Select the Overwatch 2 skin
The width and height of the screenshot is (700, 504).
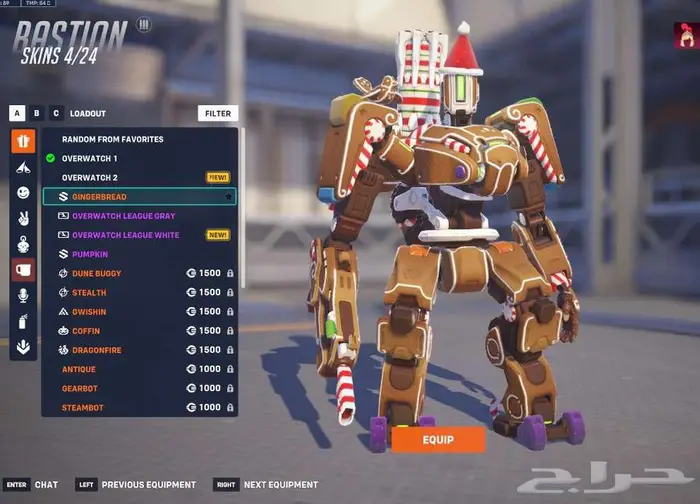coord(89,177)
